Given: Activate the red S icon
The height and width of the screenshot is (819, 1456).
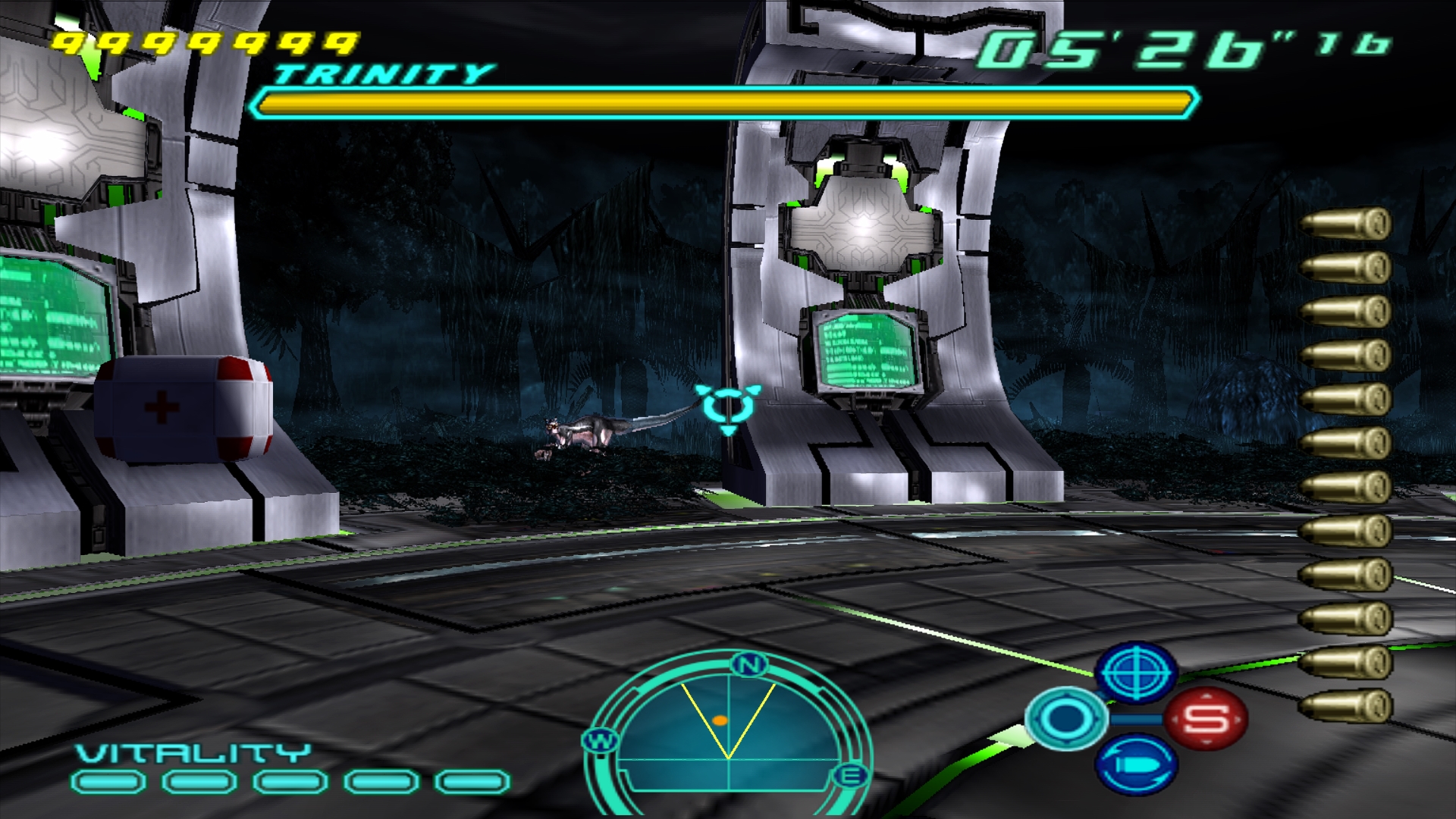Looking at the screenshot, I should coord(1205,718).
